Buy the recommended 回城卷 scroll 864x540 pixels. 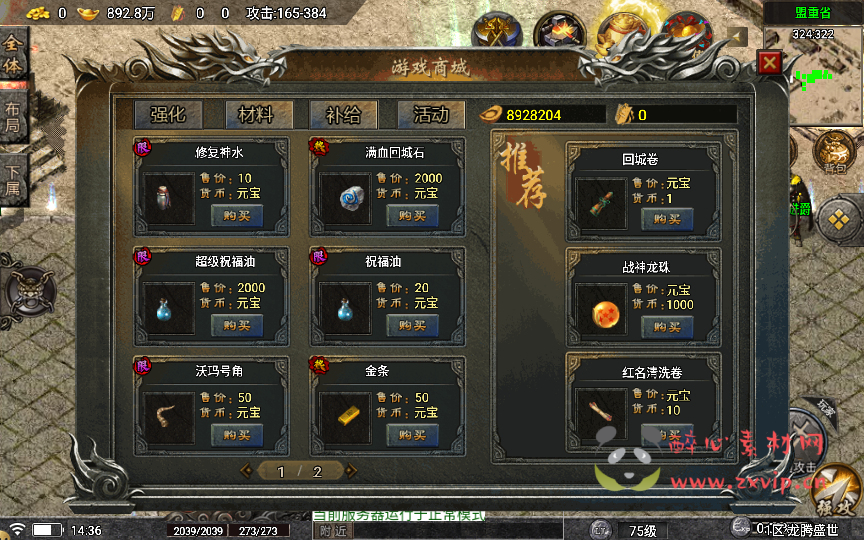(x=667, y=218)
